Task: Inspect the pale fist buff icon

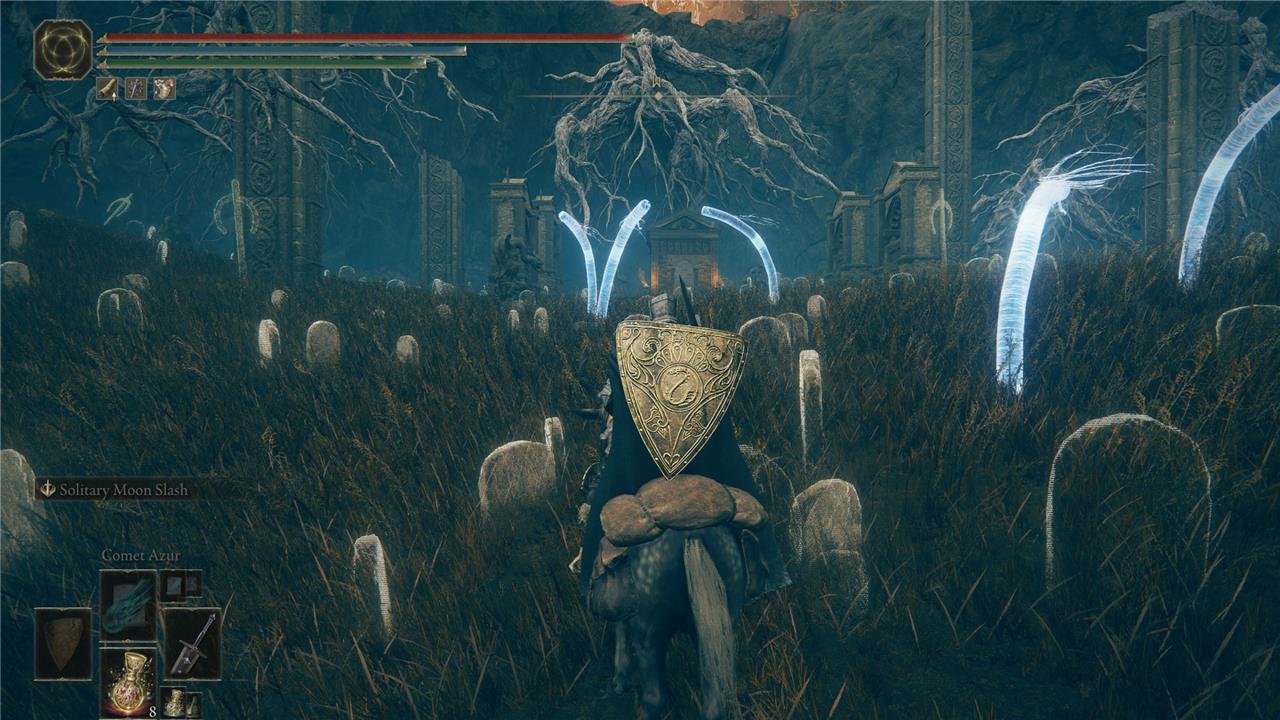Action: point(163,89)
